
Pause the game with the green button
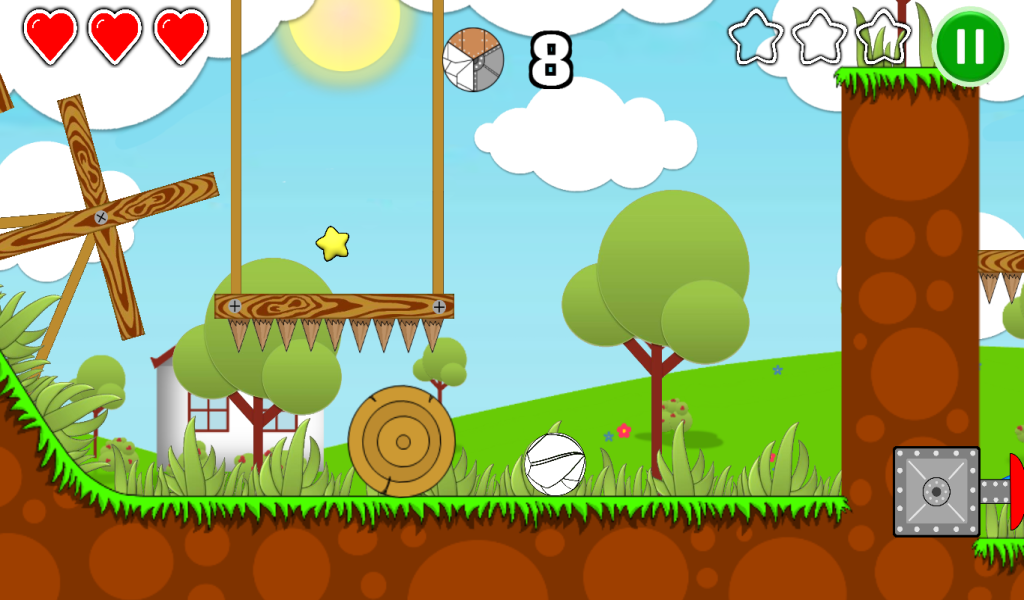click(969, 46)
